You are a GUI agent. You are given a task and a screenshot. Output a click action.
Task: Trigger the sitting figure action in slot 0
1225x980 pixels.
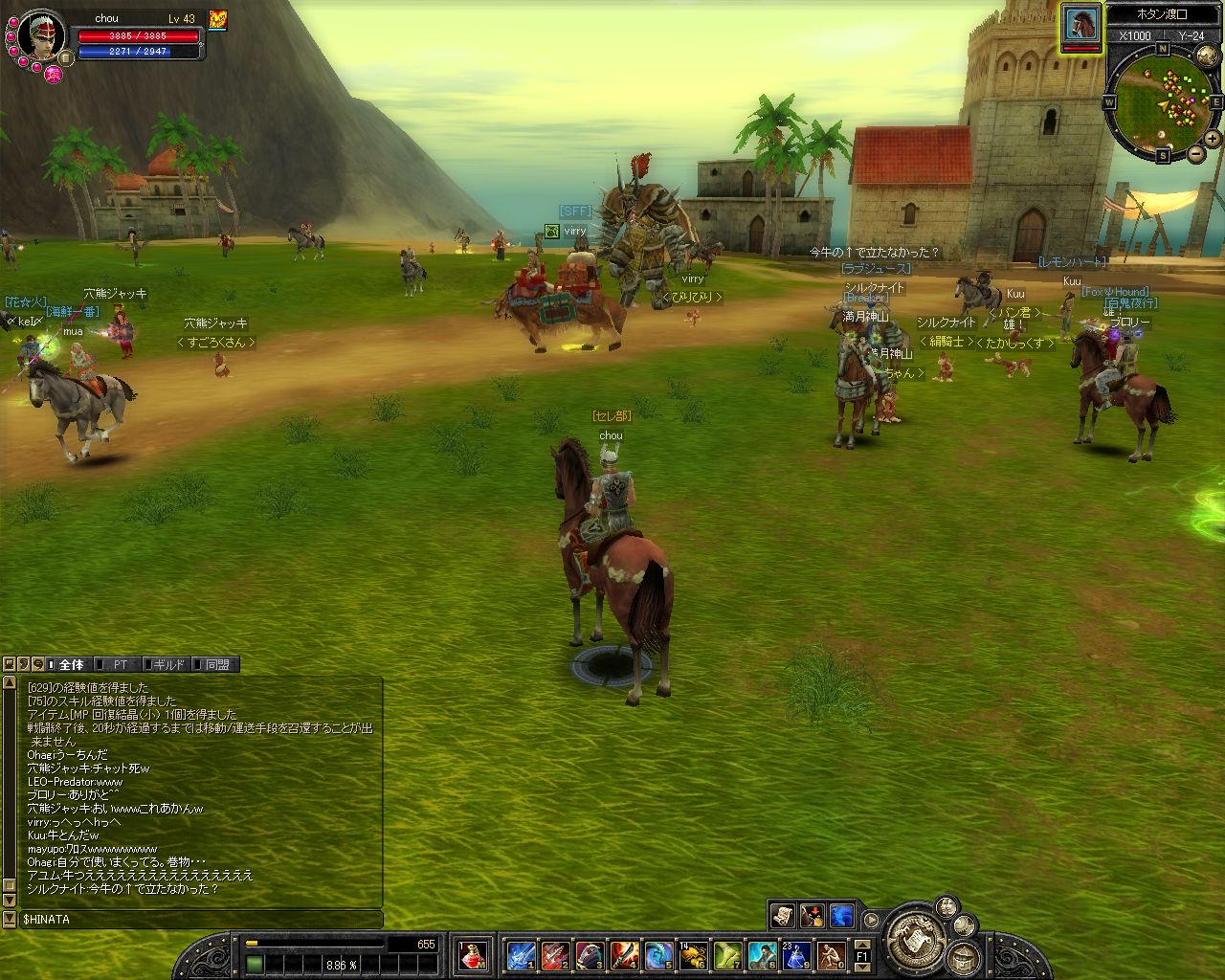point(831,954)
